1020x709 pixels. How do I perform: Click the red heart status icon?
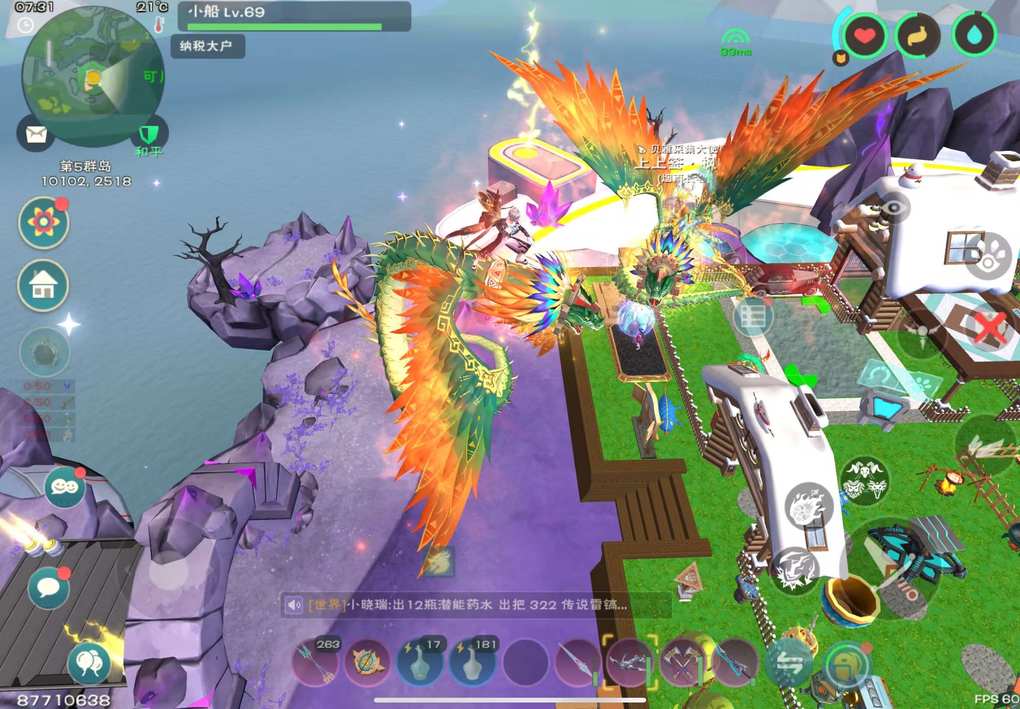point(864,37)
